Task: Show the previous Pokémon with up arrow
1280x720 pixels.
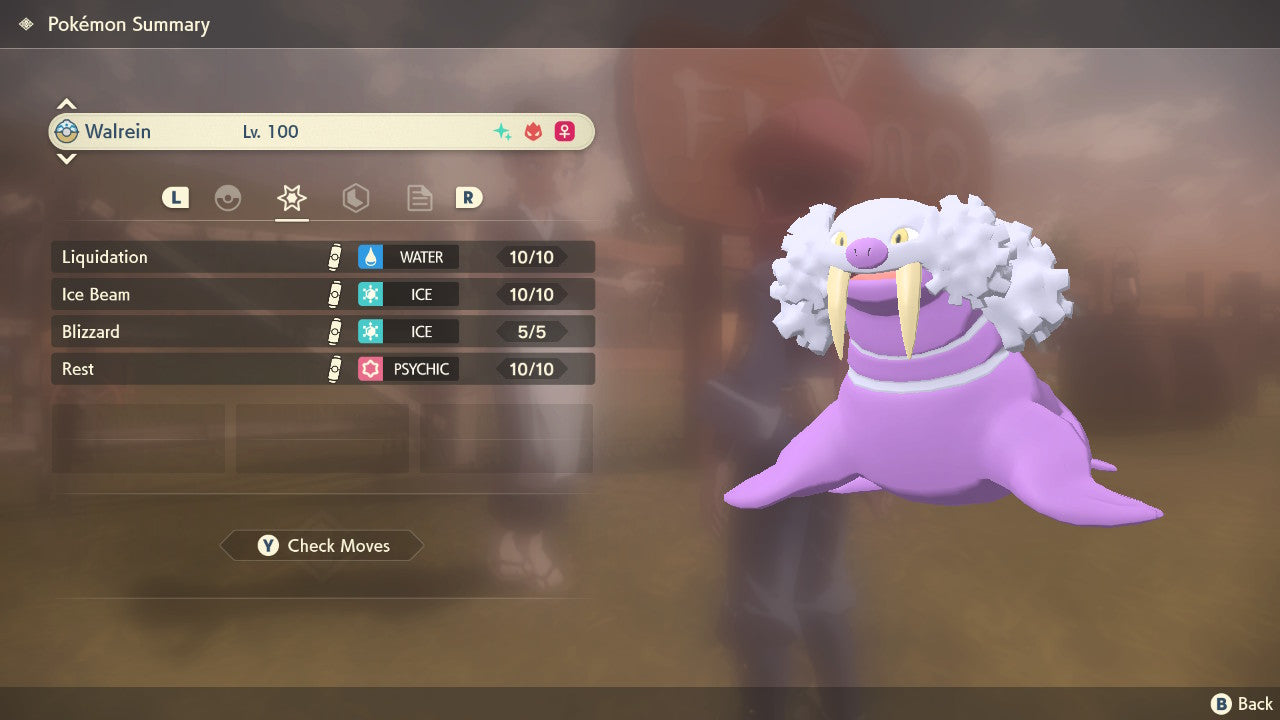Action: coord(66,104)
